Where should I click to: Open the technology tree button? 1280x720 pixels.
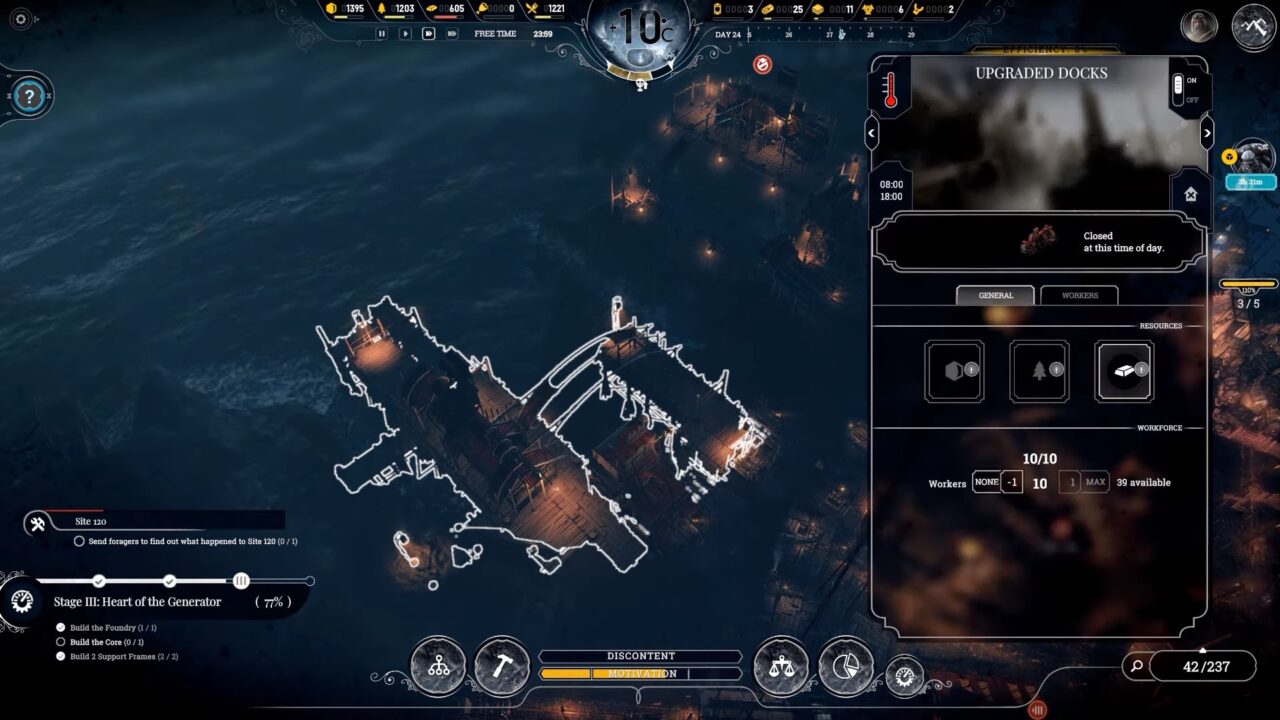pos(438,666)
